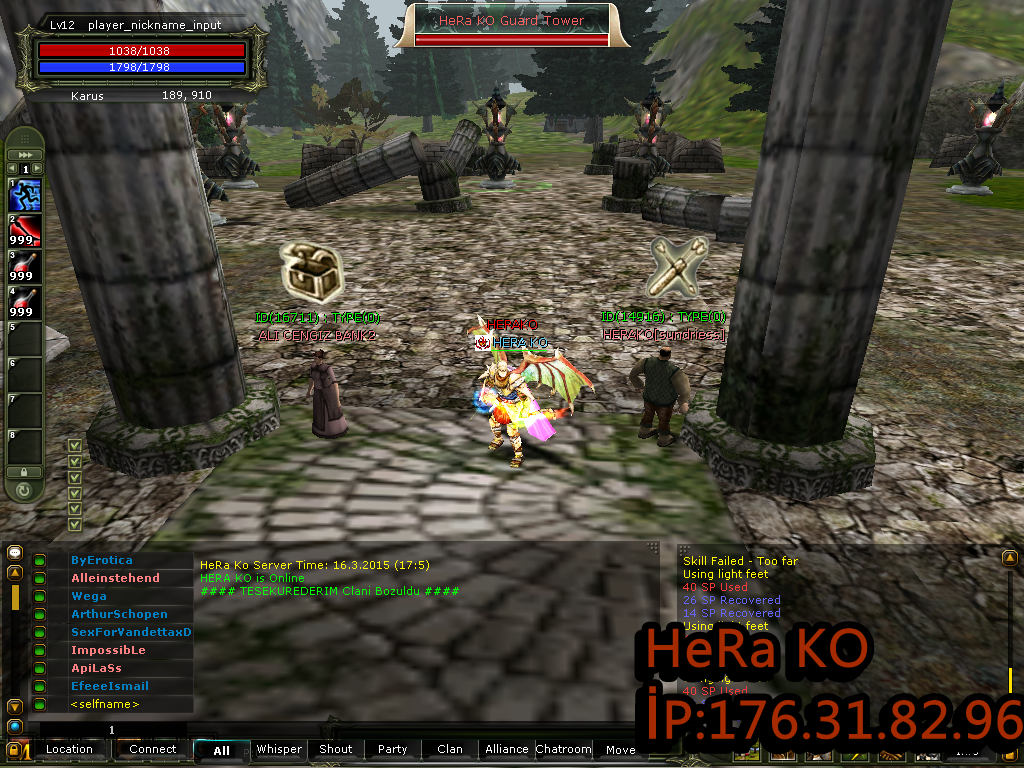Viewport: 1024px width, 768px height.
Task: Use the red slash skill in slot 2
Action: click(26, 231)
